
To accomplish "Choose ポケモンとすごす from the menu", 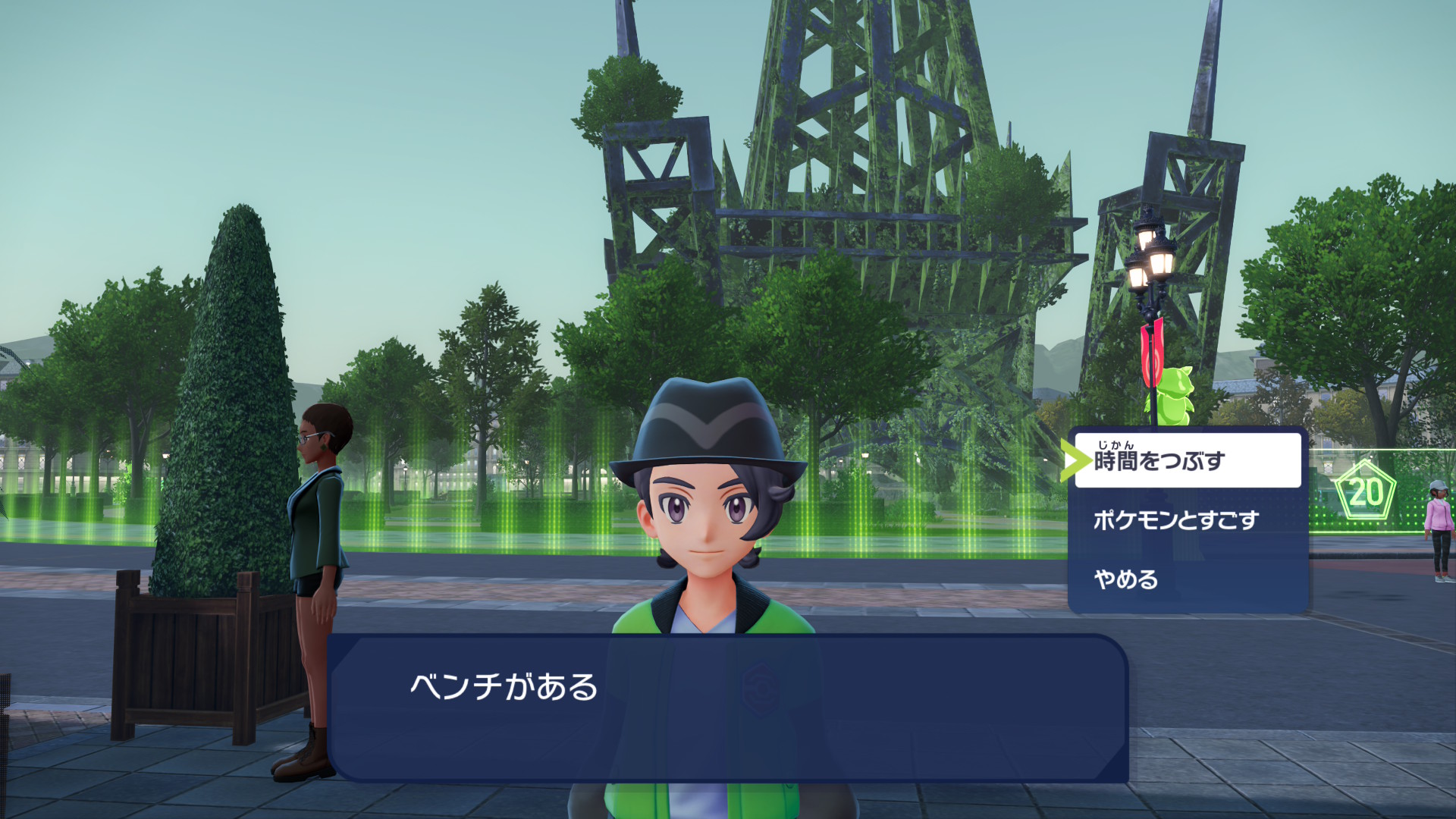I will click(1187, 520).
